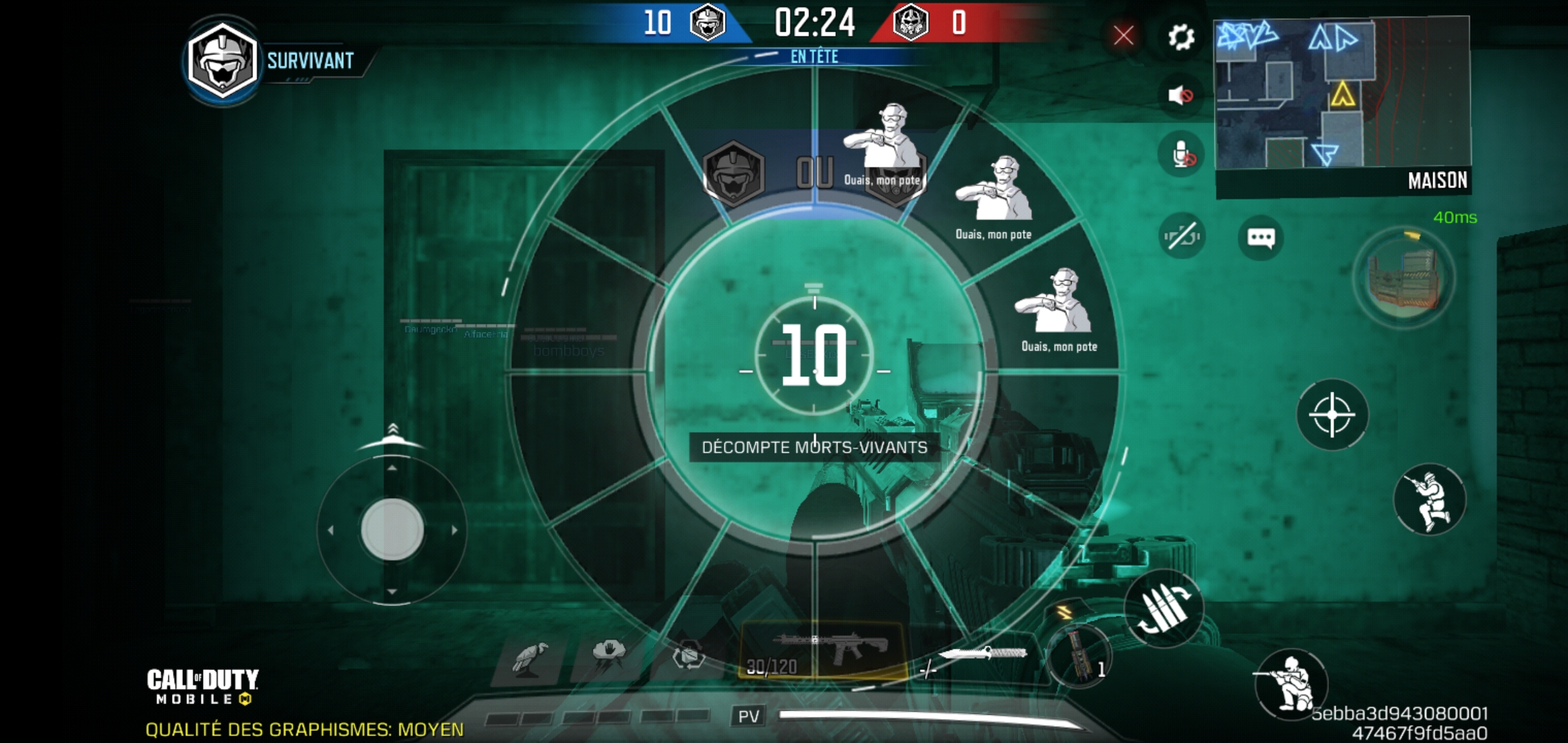Unmute the speaker audio
Viewport: 1568px width, 743px height.
pyautogui.click(x=1179, y=96)
